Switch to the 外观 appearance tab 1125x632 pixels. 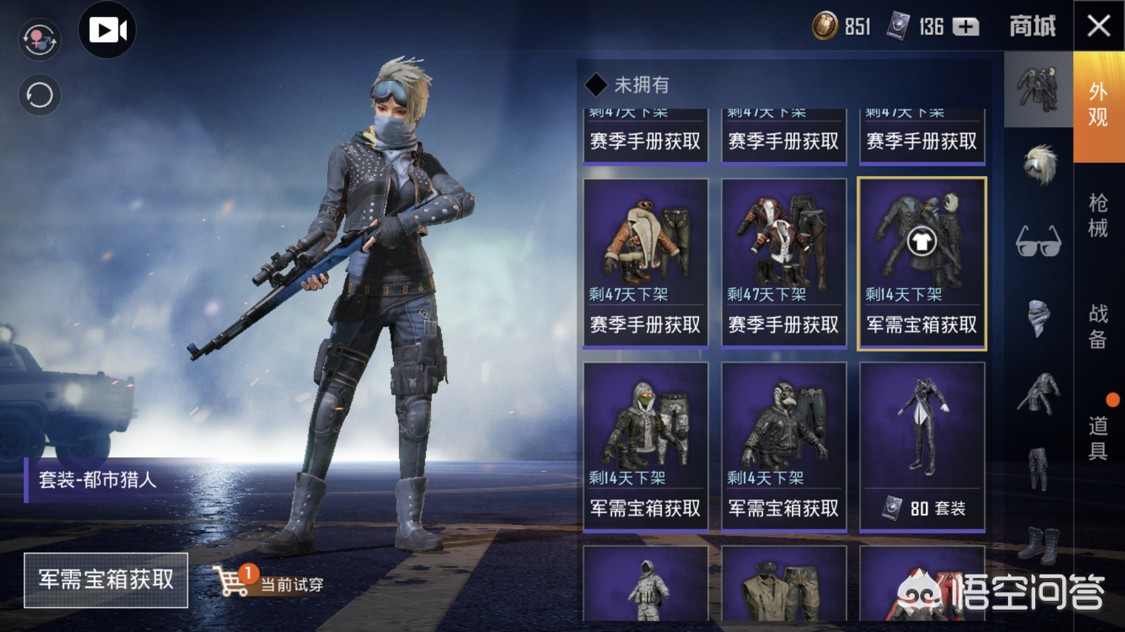[1098, 105]
